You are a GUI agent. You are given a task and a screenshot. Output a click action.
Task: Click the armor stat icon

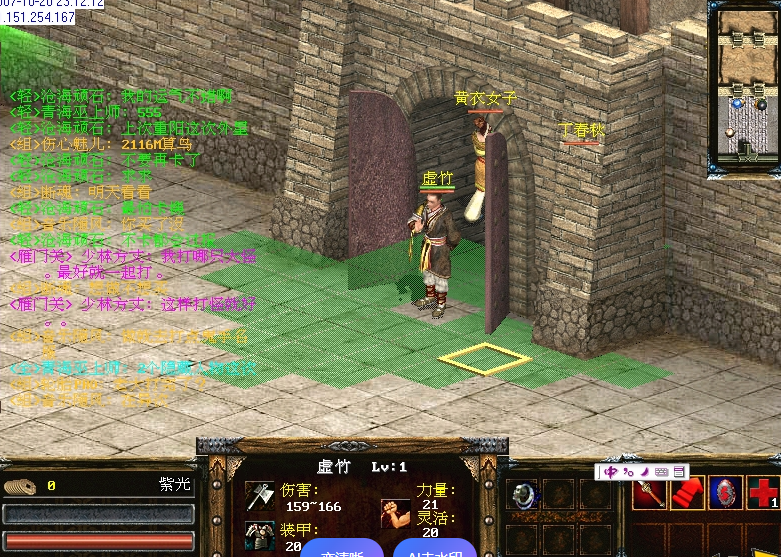tap(260, 535)
